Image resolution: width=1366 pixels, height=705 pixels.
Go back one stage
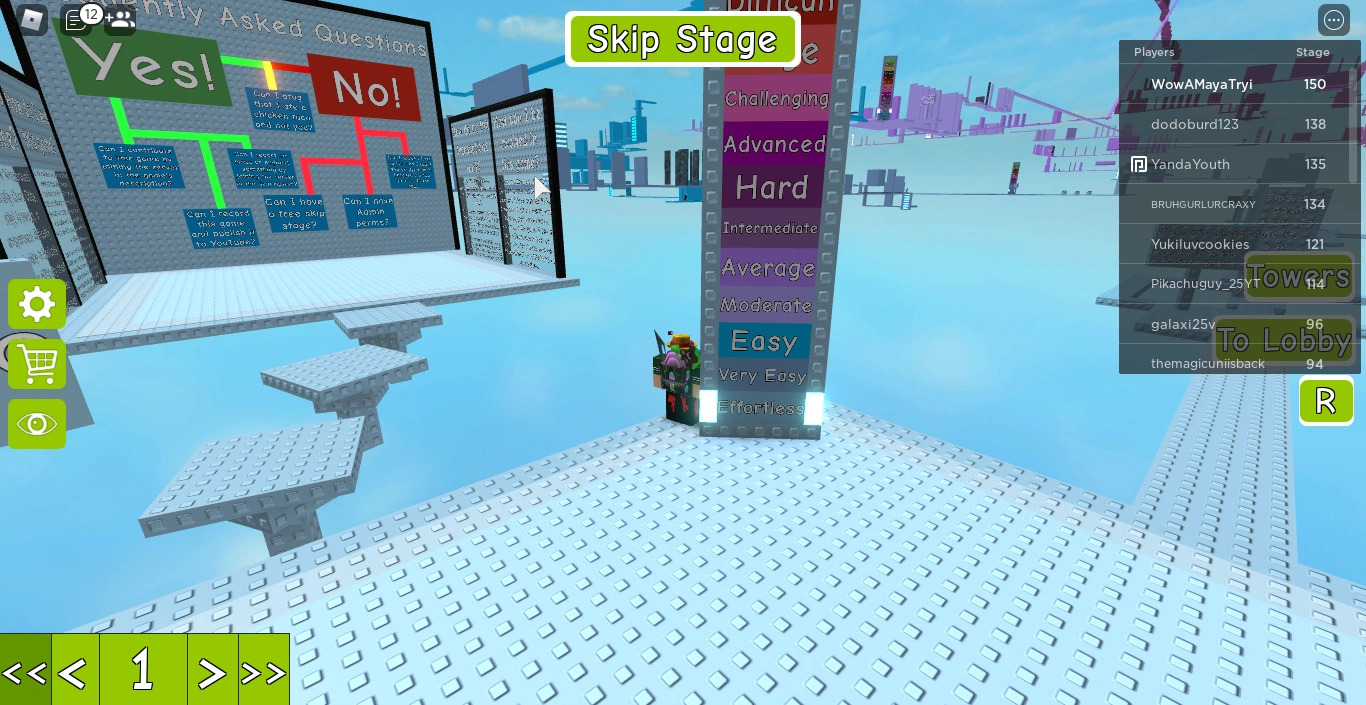(x=74, y=672)
